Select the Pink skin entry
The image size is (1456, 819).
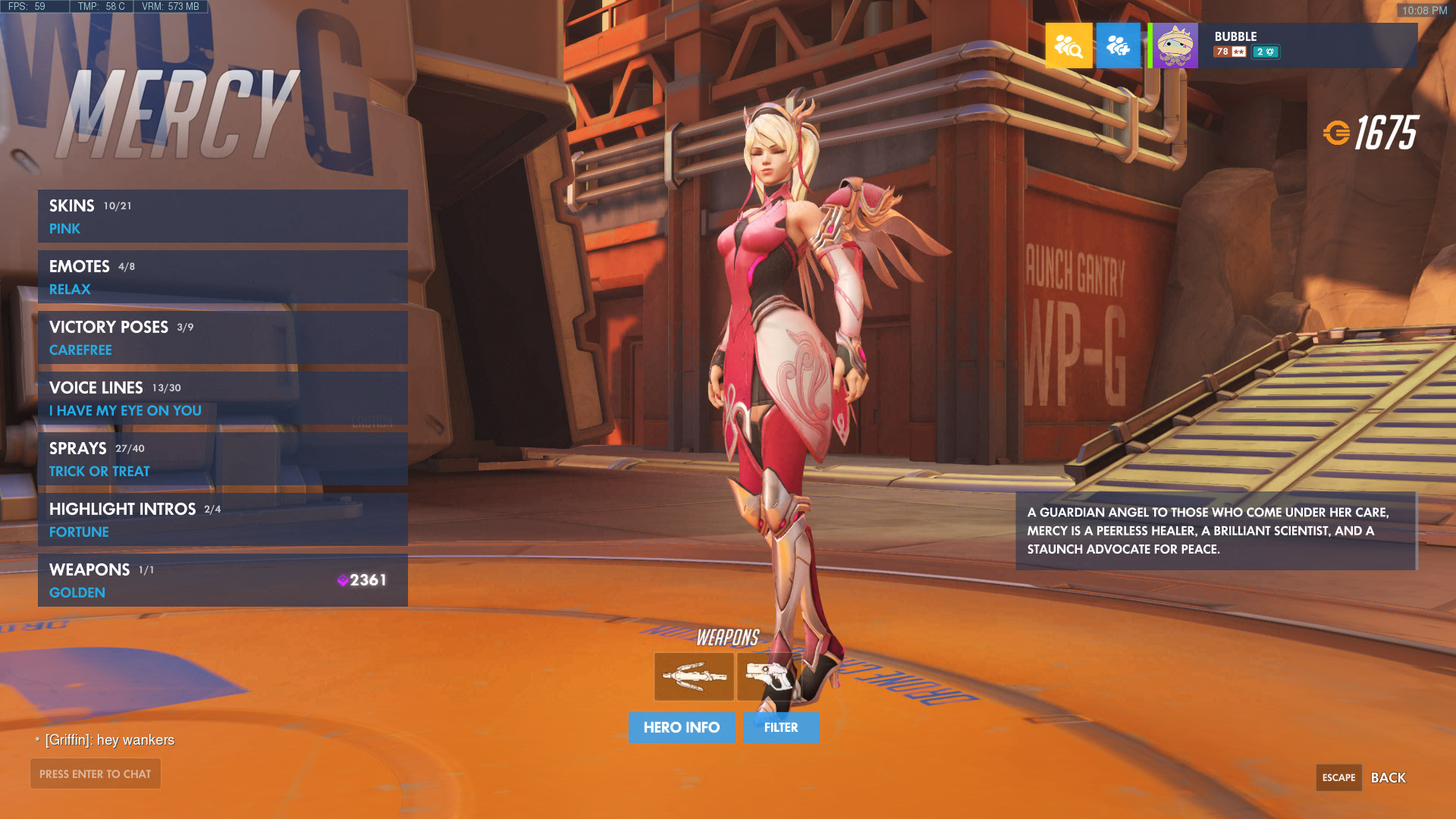[64, 228]
